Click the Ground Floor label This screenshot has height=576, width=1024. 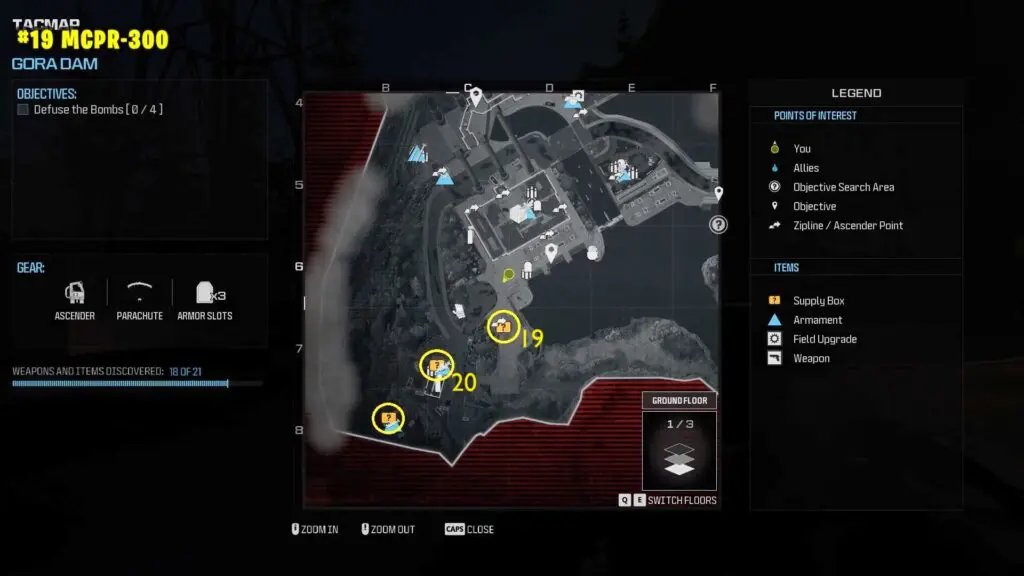pos(680,401)
